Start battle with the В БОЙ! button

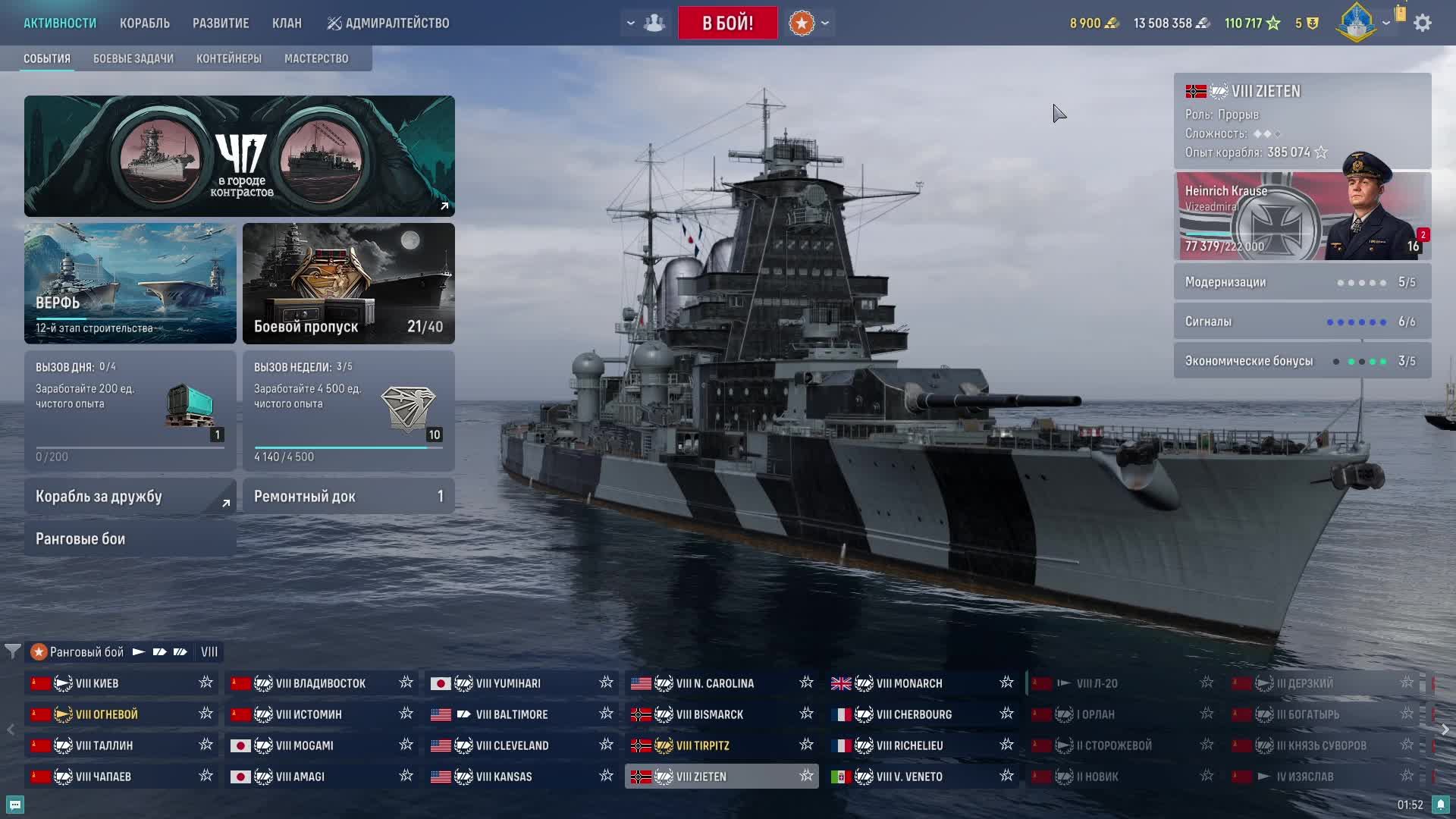pos(727,23)
